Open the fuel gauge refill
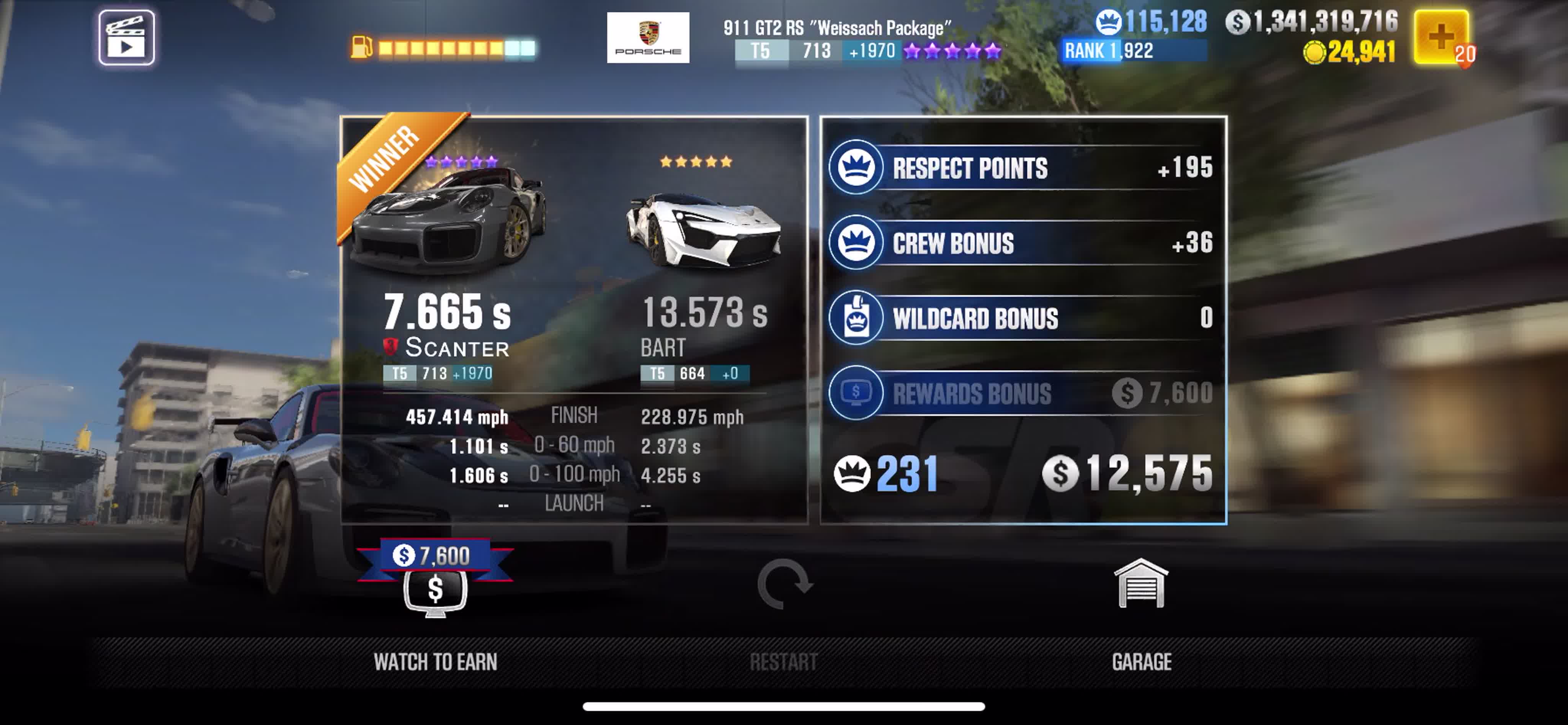The image size is (1568, 725). [443, 47]
